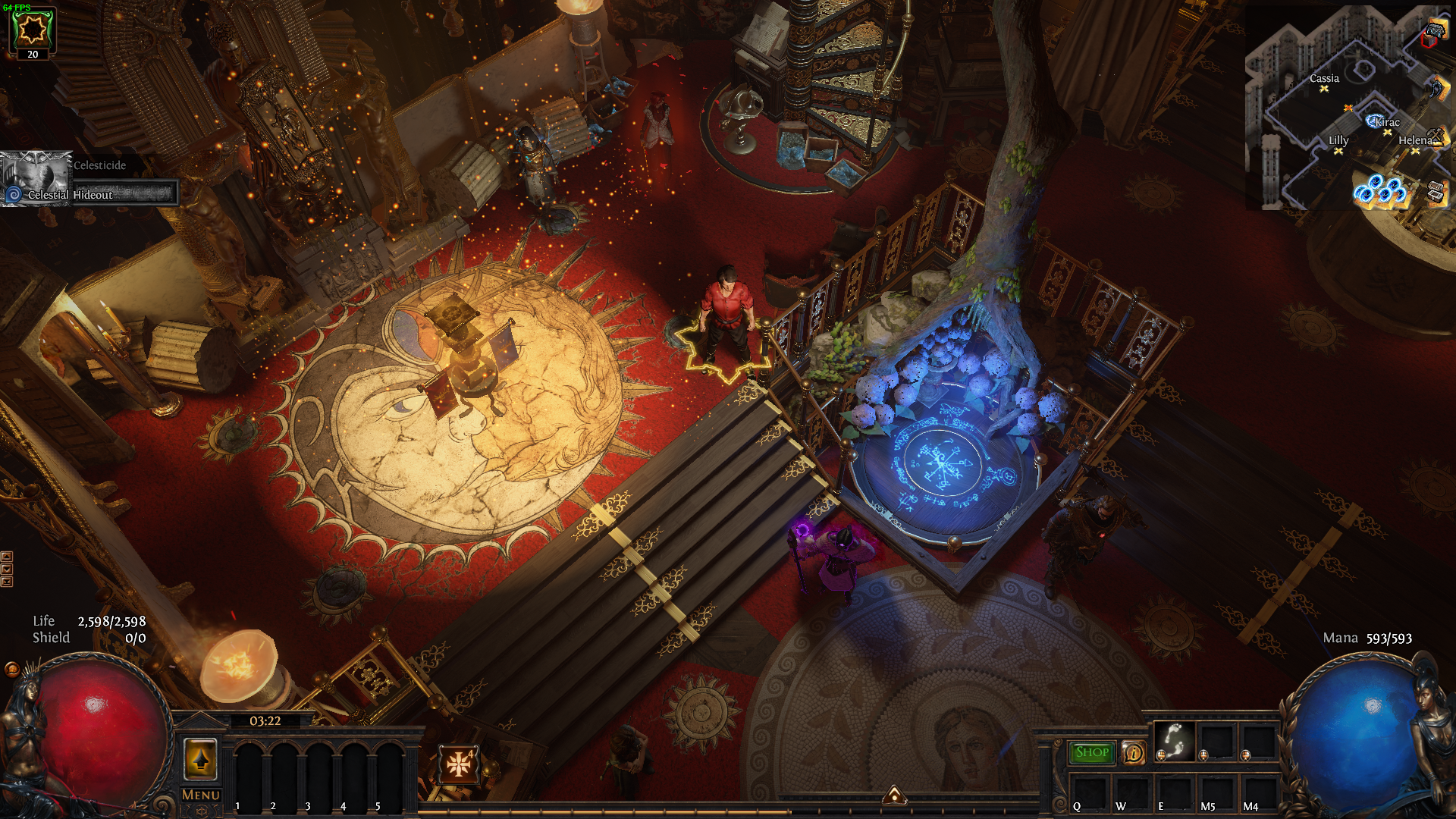The image size is (1456, 819).
Task: Click the yellow level-up arrow button
Action: [201, 758]
